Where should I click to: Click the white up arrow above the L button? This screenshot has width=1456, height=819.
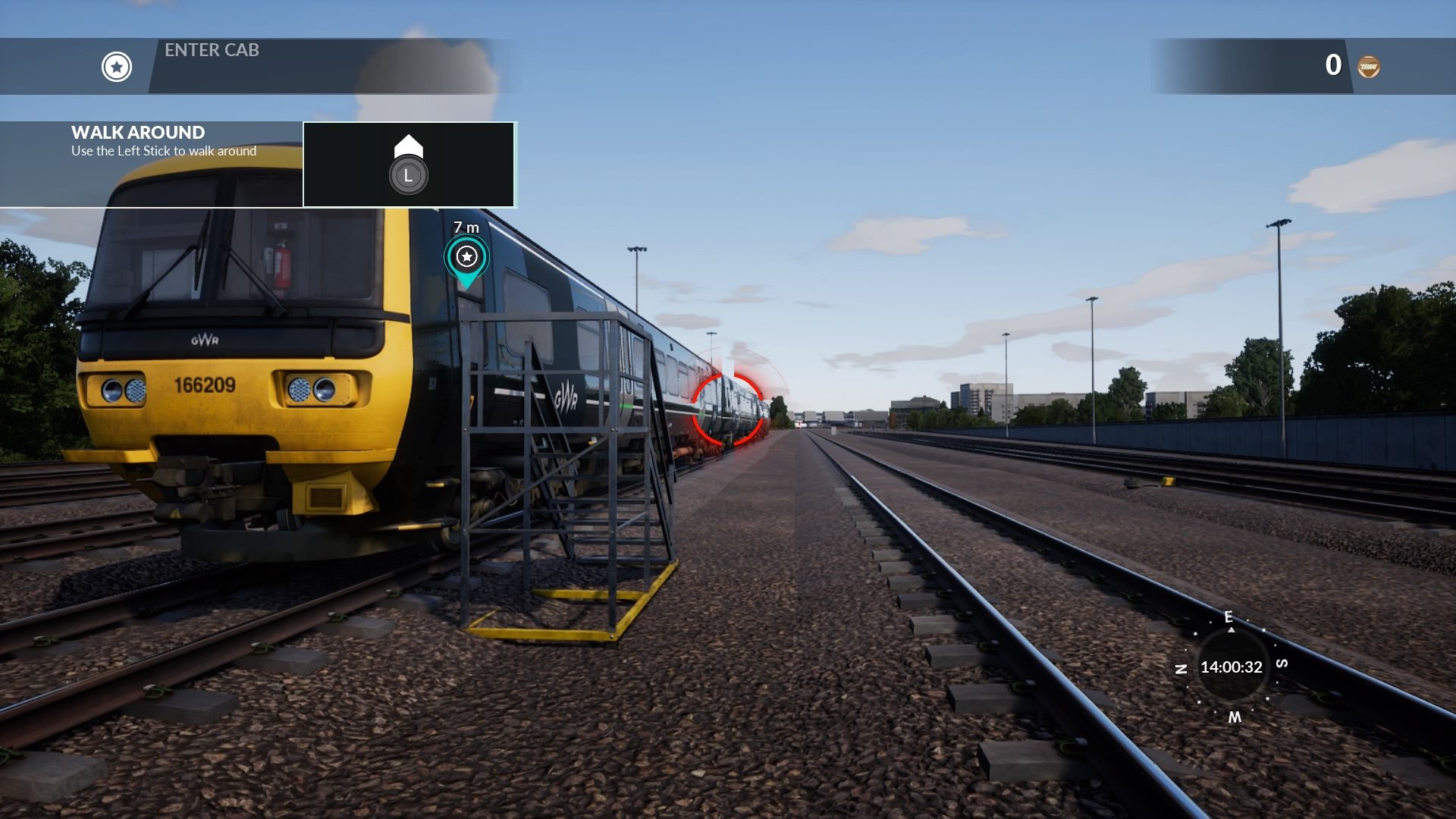(408, 143)
